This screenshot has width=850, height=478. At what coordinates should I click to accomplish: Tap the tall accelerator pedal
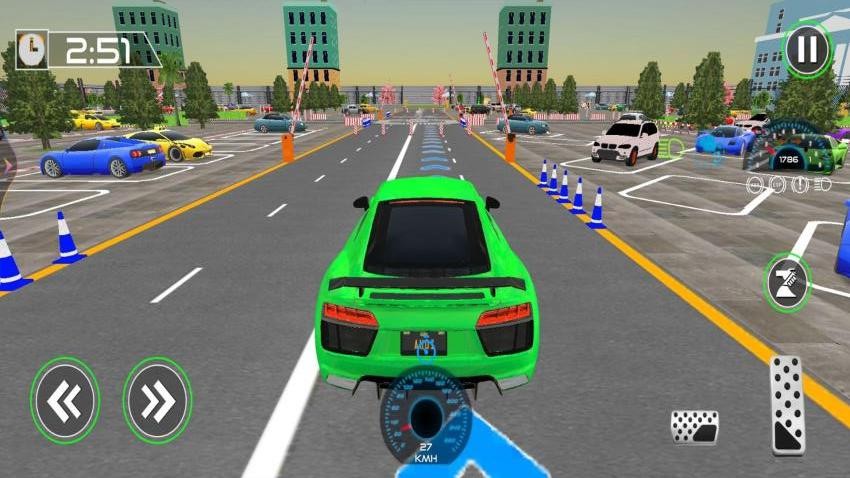click(x=788, y=405)
